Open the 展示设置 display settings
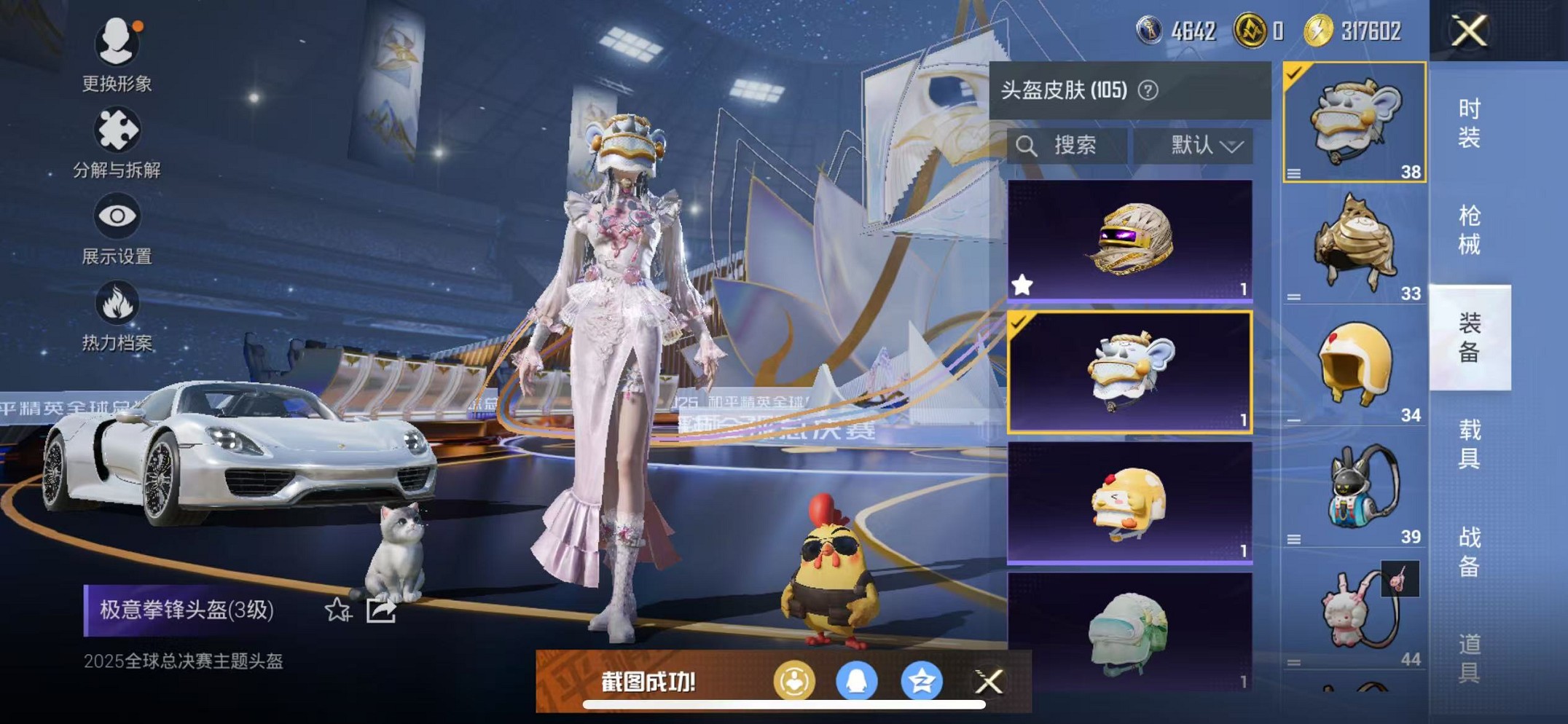Image resolution: width=1568 pixels, height=724 pixels. coord(117,216)
